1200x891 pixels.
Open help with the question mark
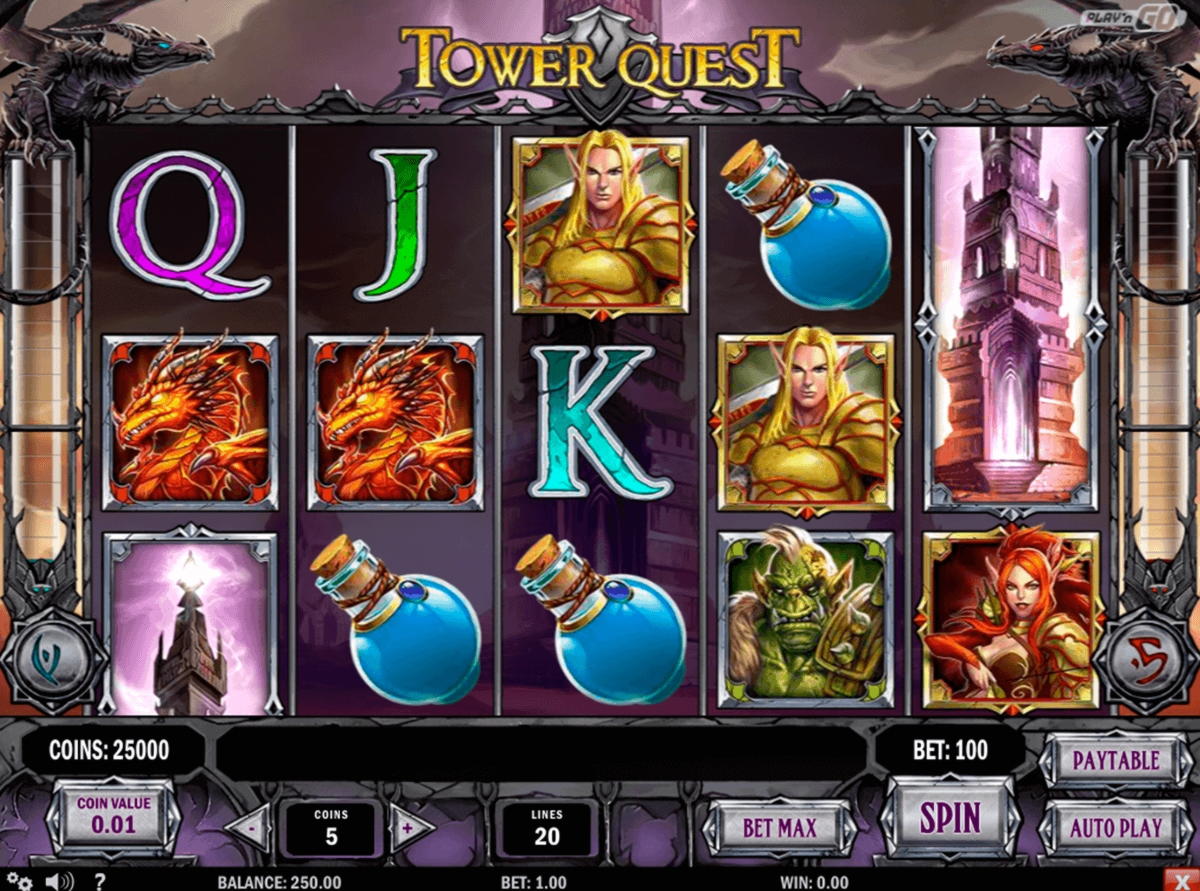tap(99, 881)
